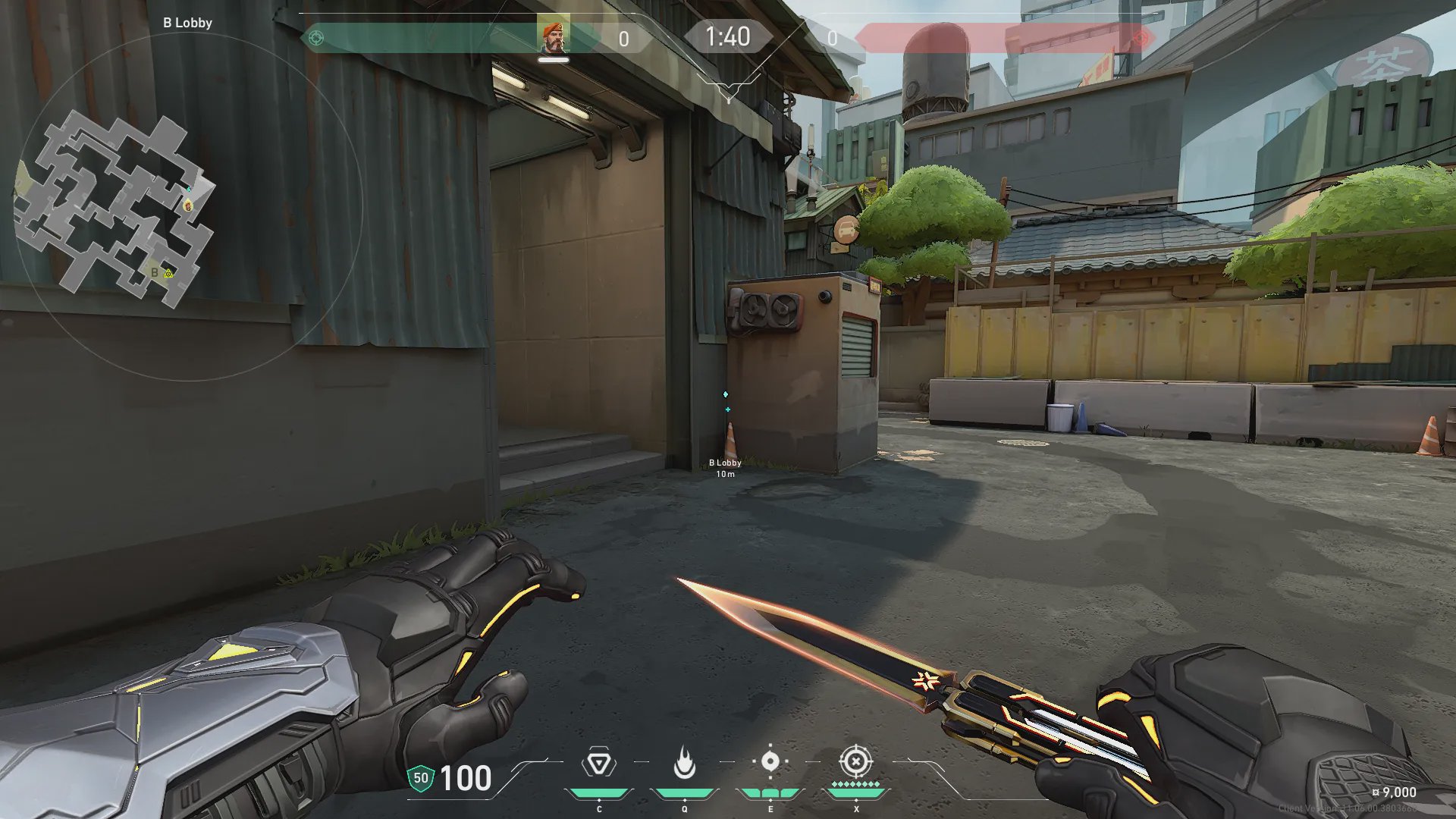Click the green team crosshair emblem
This screenshot has width=1456, height=819.
click(x=316, y=37)
